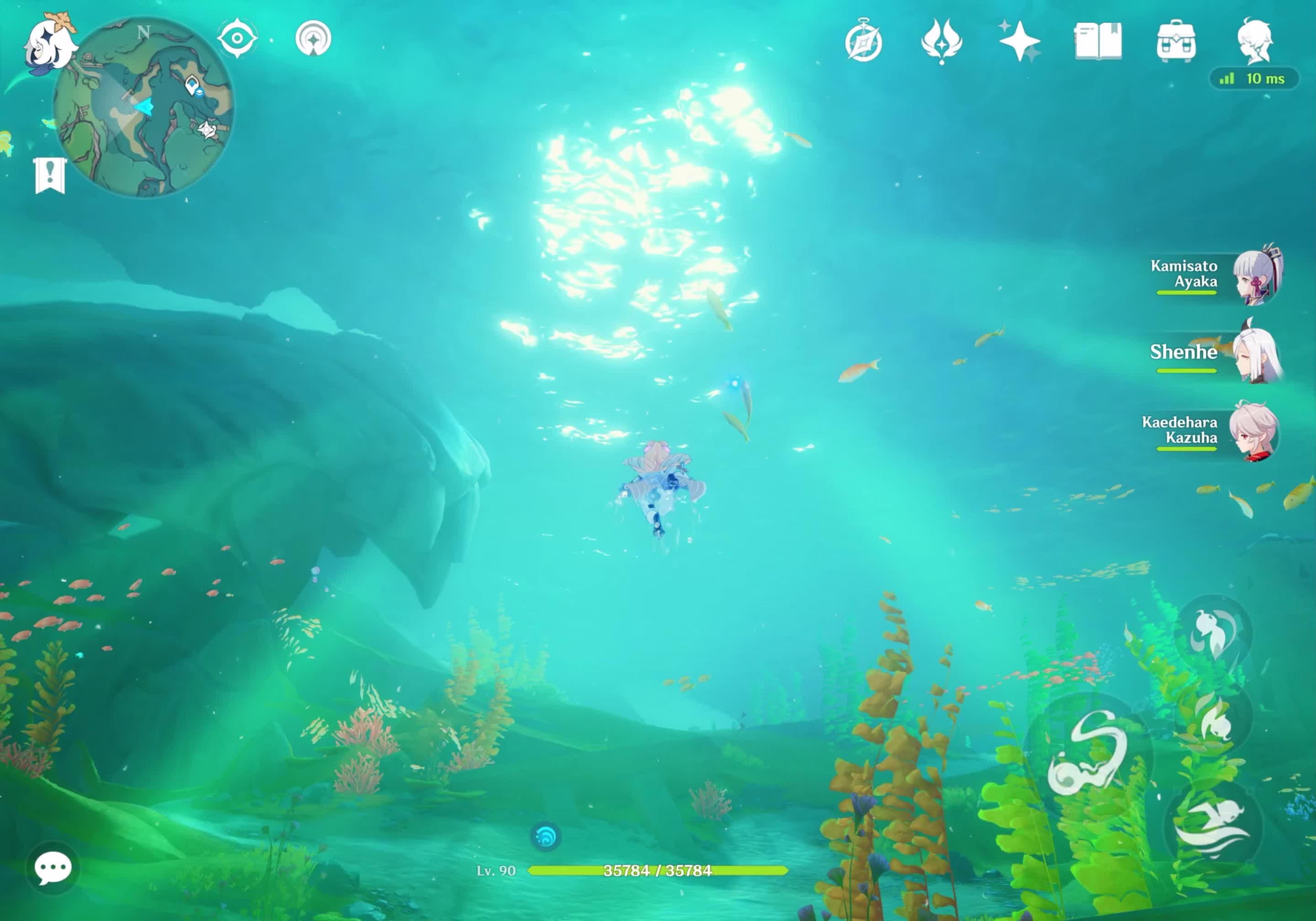
Task: Open the character profile screen
Action: coord(1255,41)
